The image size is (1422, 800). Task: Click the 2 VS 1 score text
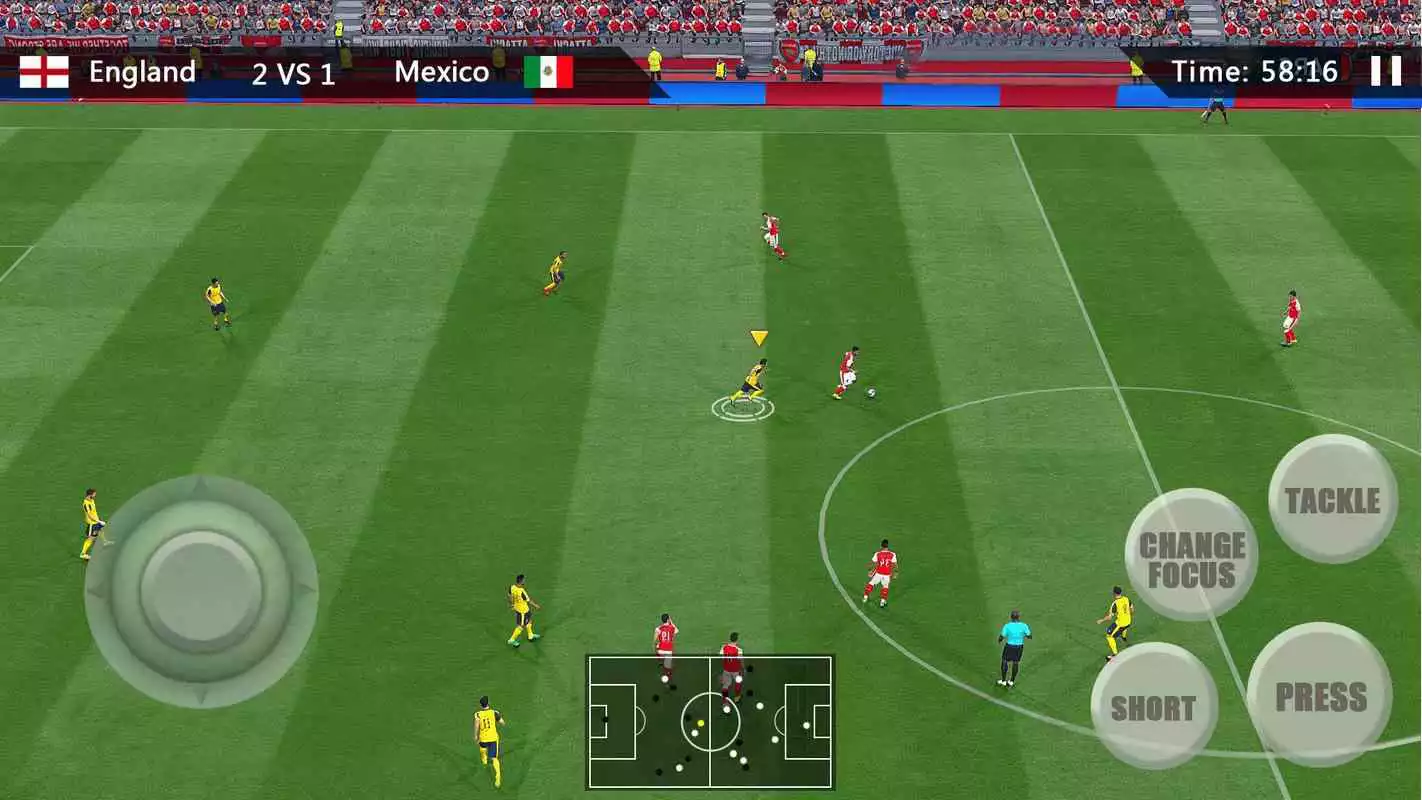click(293, 71)
